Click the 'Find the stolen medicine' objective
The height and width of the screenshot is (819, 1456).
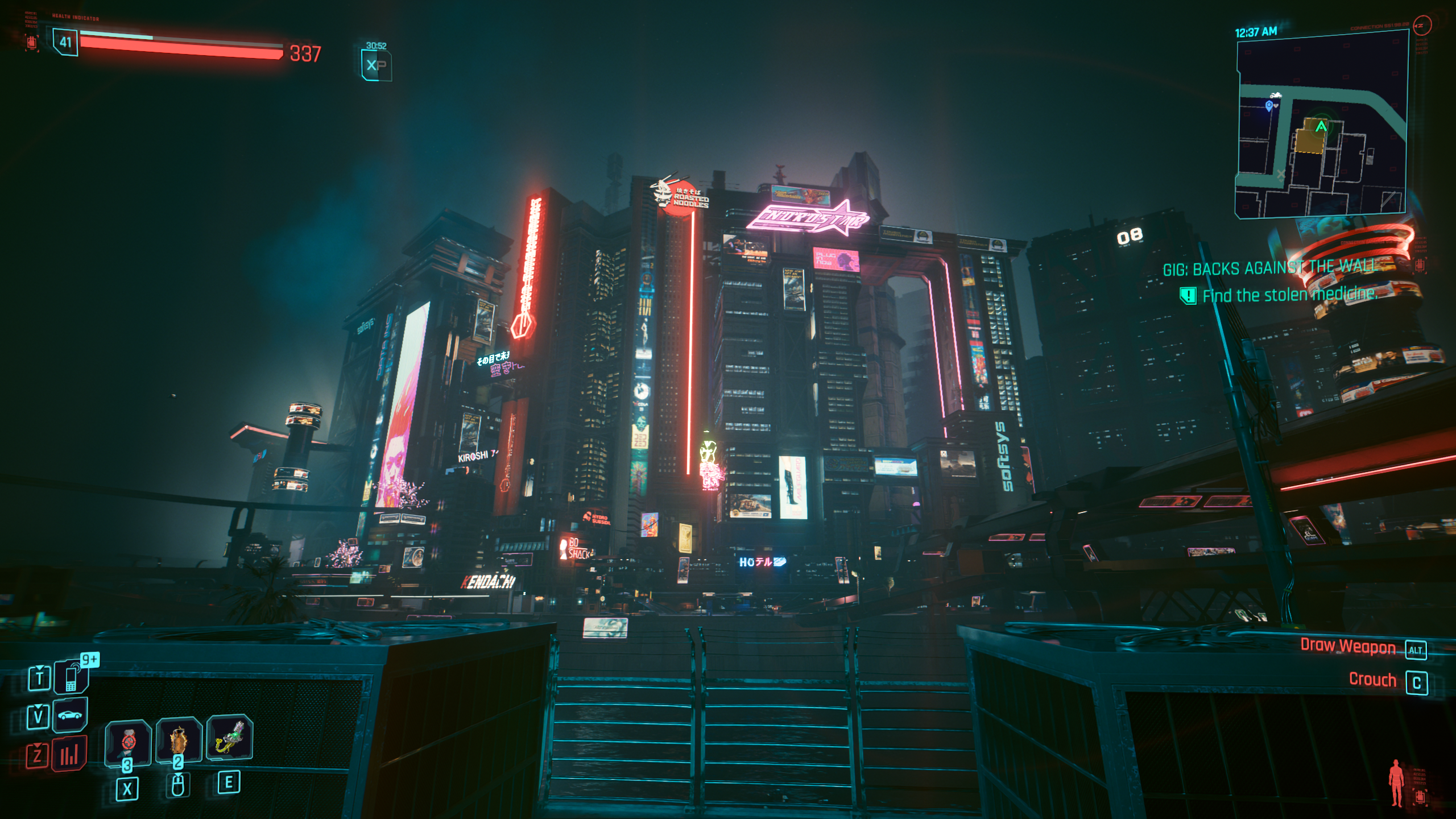pos(1289,295)
